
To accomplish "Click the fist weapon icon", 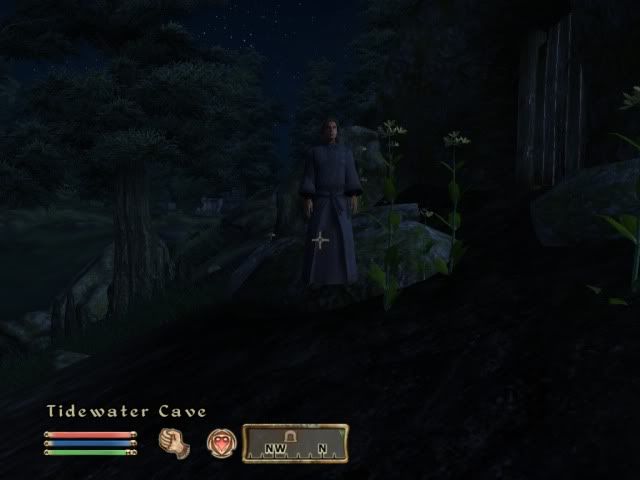I will pyautogui.click(x=174, y=441).
